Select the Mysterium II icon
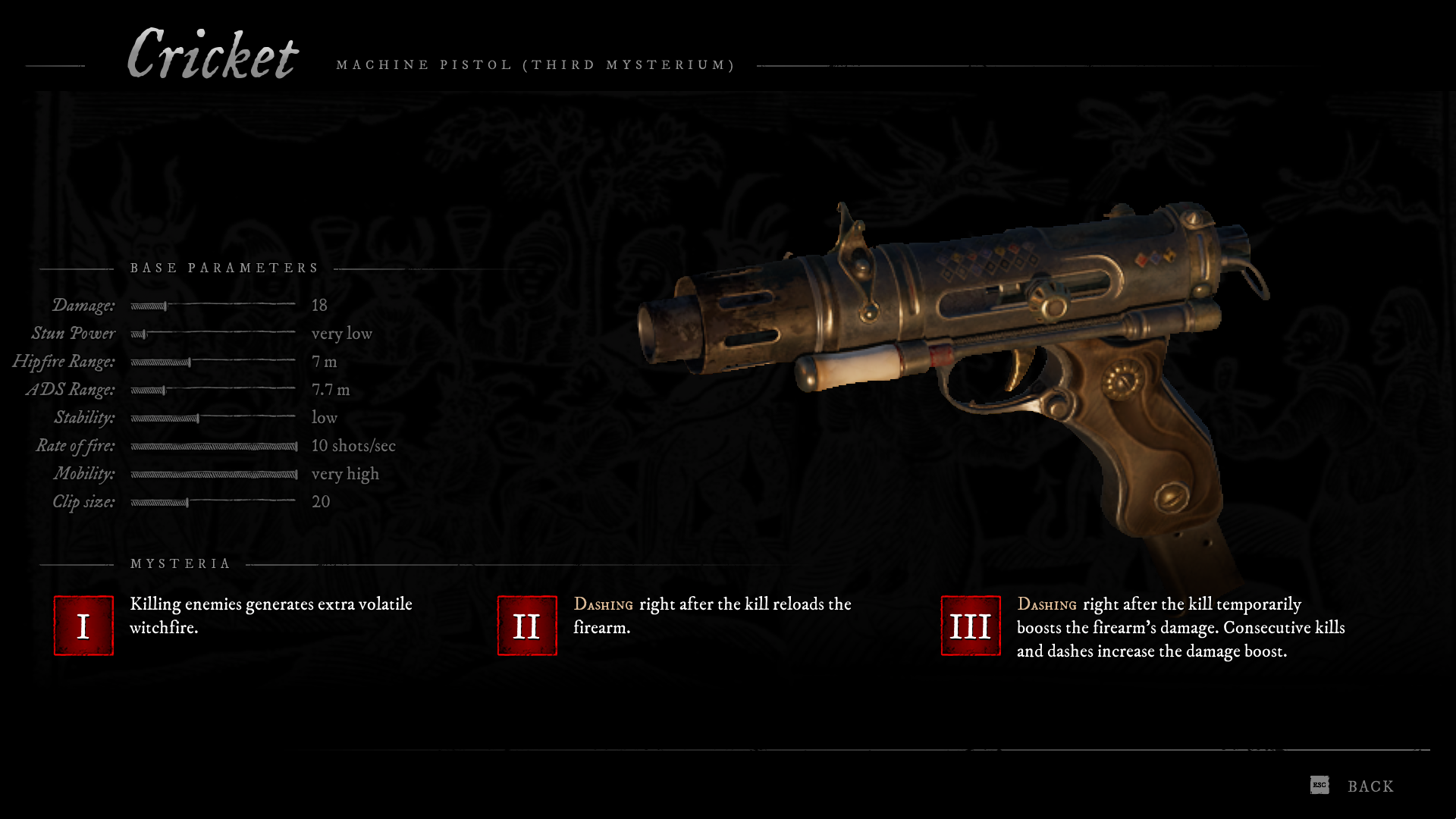The height and width of the screenshot is (819, 1456). pyautogui.click(x=527, y=626)
